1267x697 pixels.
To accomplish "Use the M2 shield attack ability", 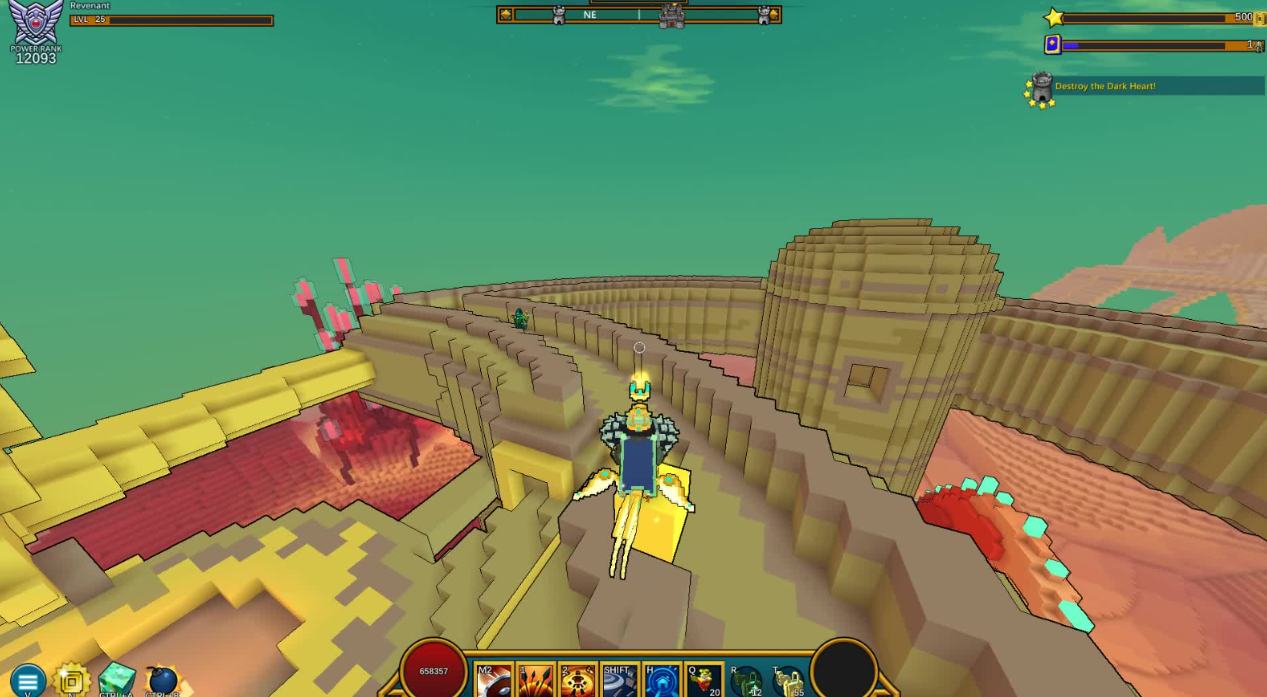I will (x=494, y=681).
